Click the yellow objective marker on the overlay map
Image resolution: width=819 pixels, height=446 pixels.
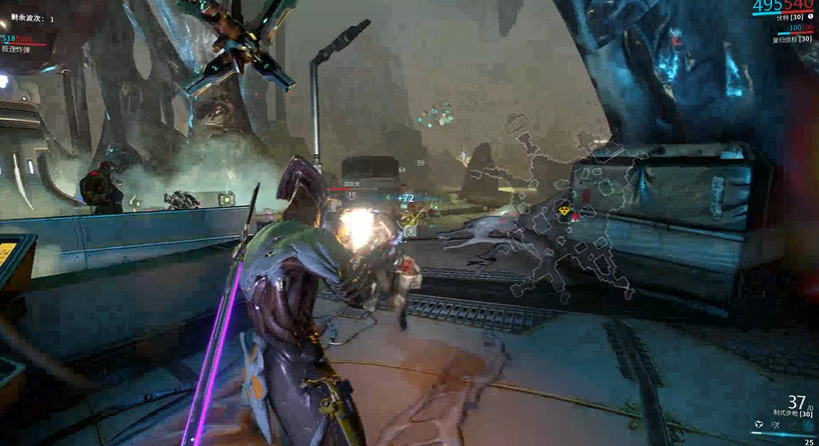pos(565,213)
